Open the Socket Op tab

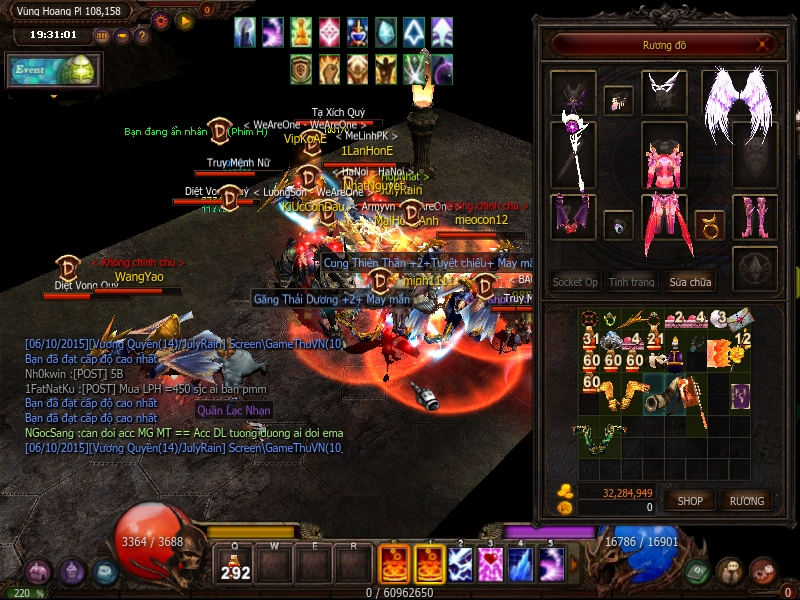(575, 283)
